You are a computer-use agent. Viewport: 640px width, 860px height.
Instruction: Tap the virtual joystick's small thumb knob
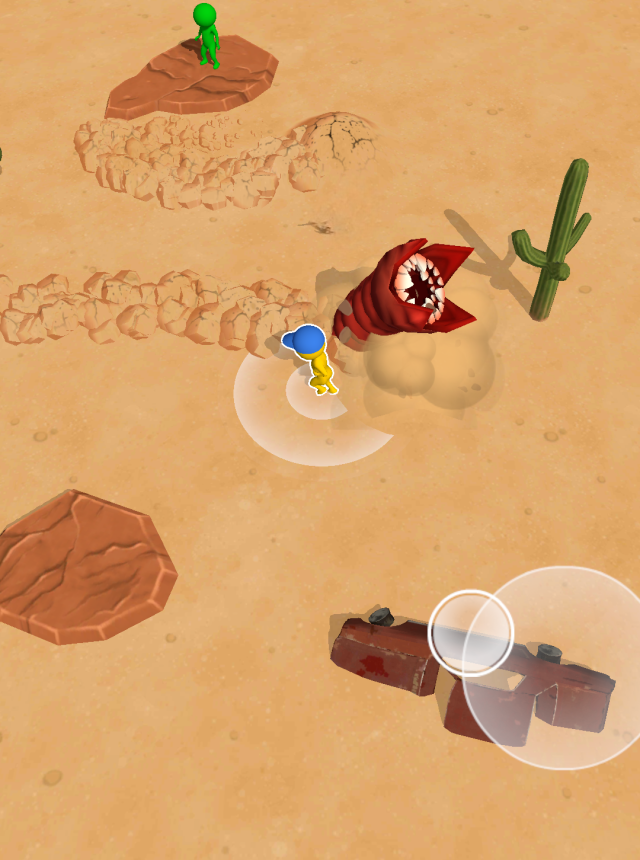coord(471,632)
